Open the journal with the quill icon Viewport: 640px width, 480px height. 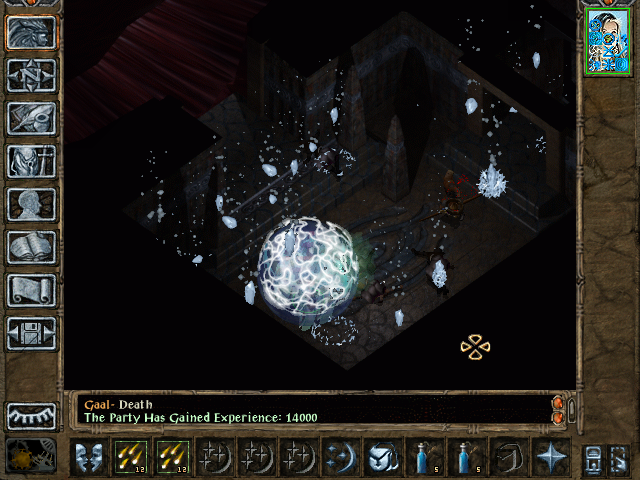[x=32, y=118]
